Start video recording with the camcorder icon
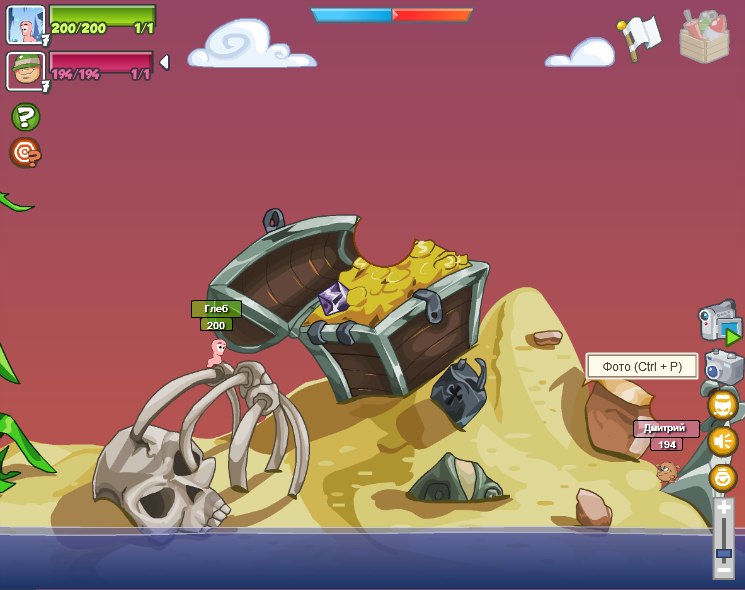The height and width of the screenshot is (590, 745). tap(718, 323)
